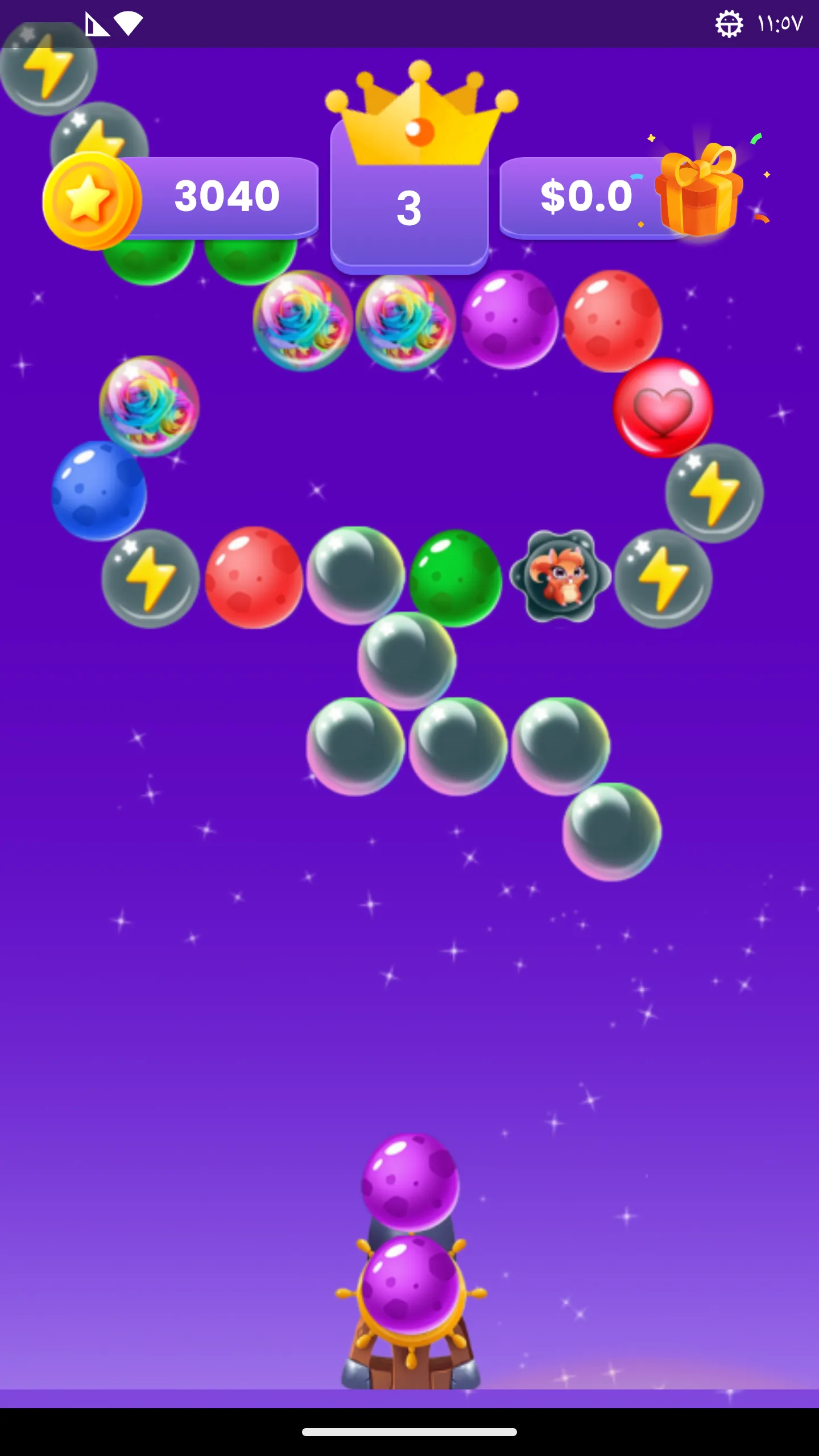
Task: Click the score display showing 3040
Action: [226, 197]
